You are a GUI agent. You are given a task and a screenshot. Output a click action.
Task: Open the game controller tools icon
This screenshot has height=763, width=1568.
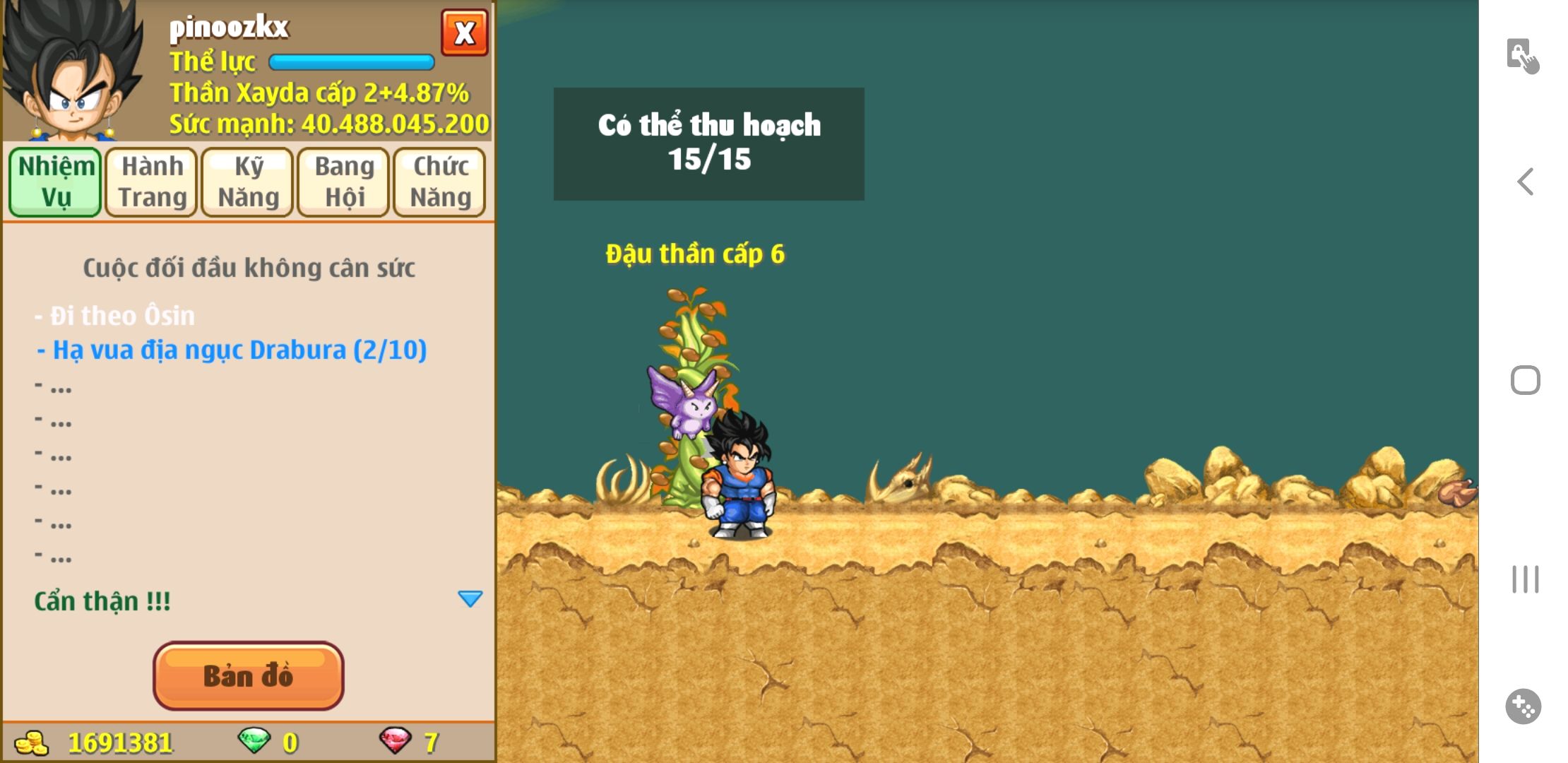1523,706
